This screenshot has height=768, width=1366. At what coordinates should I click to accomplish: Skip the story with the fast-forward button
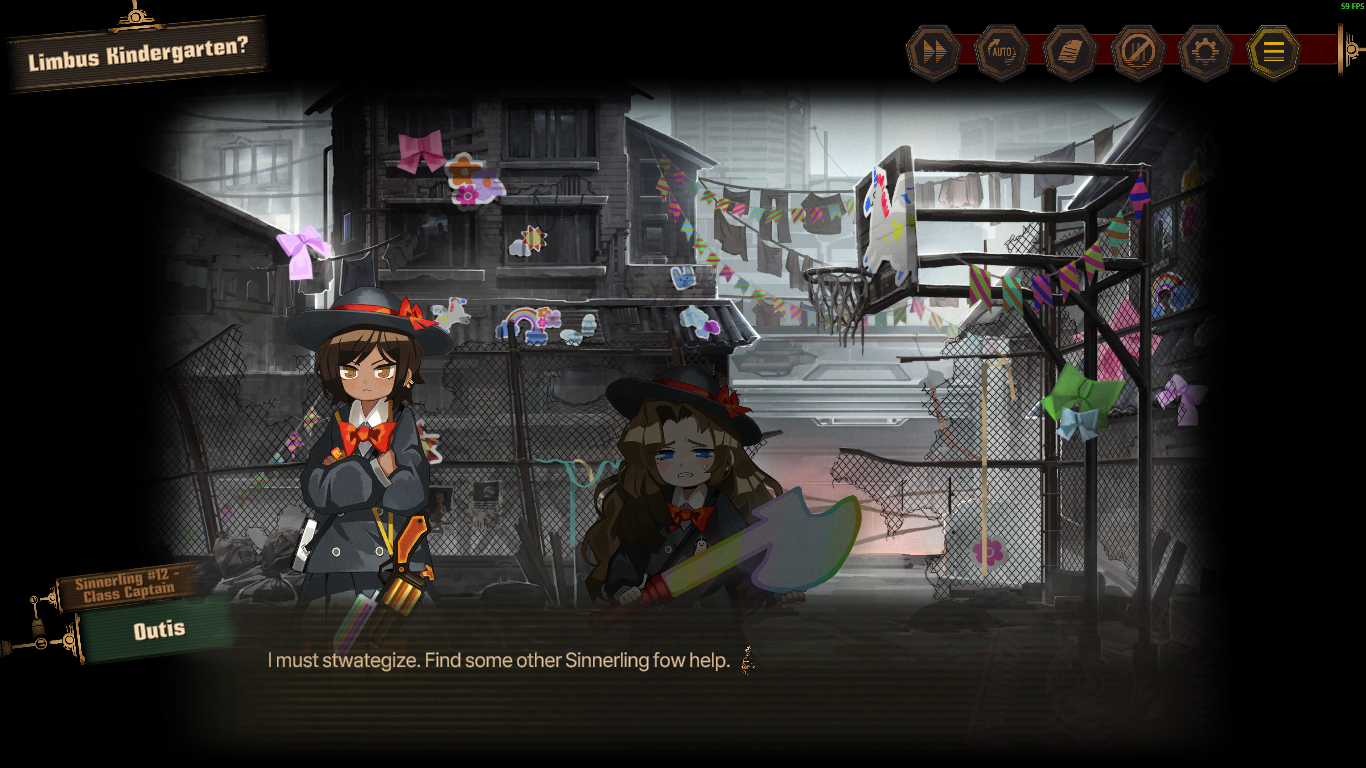point(933,53)
